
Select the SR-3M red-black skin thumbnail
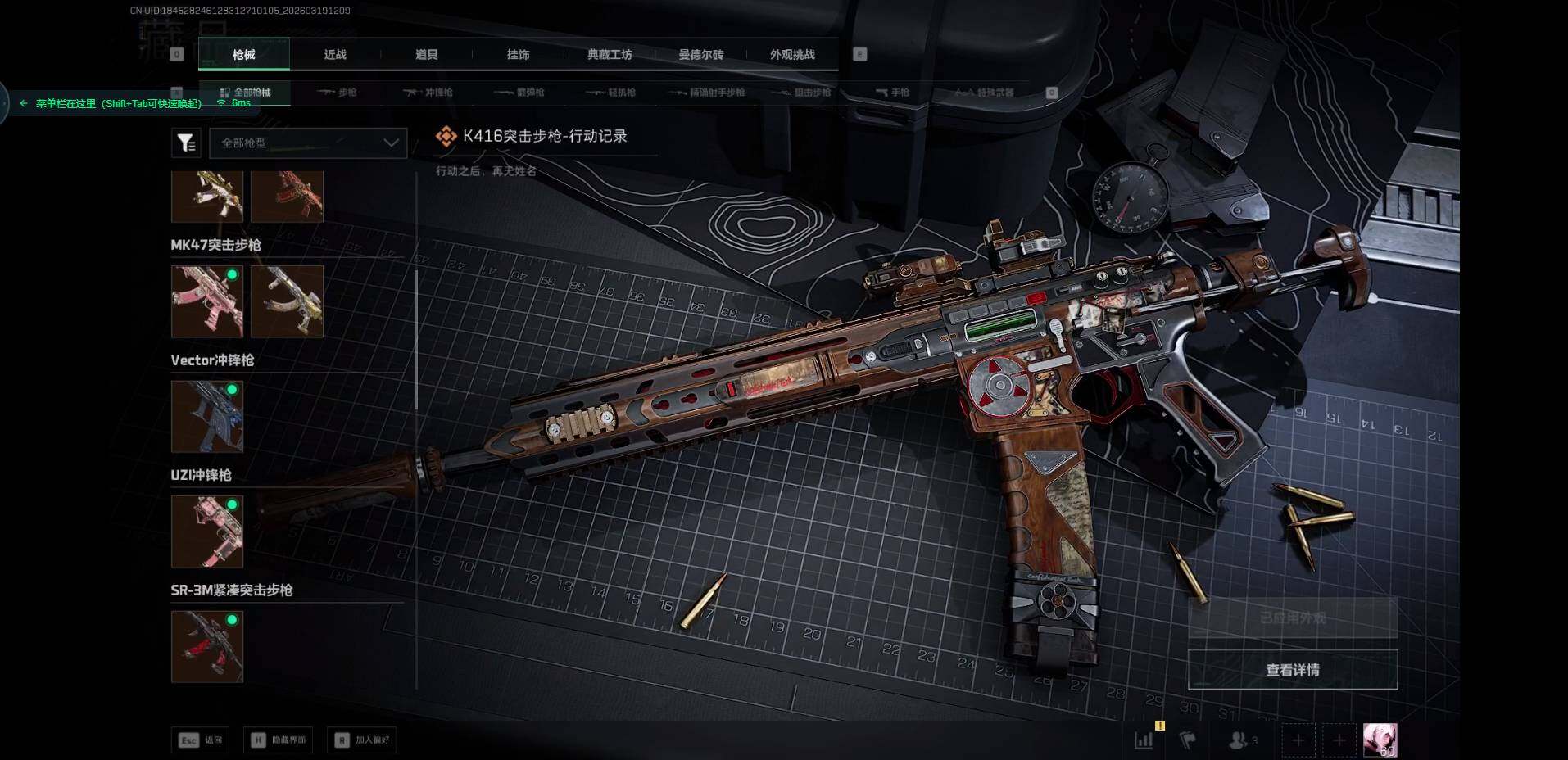pyautogui.click(x=207, y=646)
